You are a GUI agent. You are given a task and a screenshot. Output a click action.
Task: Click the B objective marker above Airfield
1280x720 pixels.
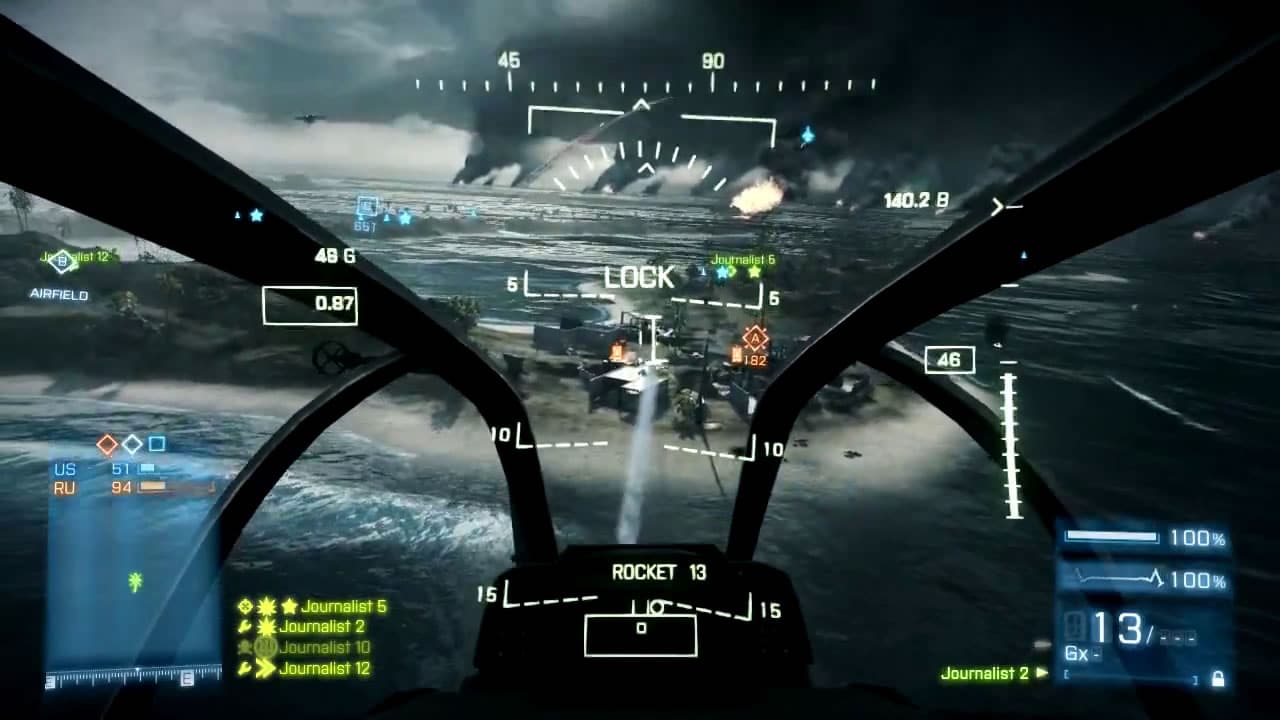[x=62, y=262]
